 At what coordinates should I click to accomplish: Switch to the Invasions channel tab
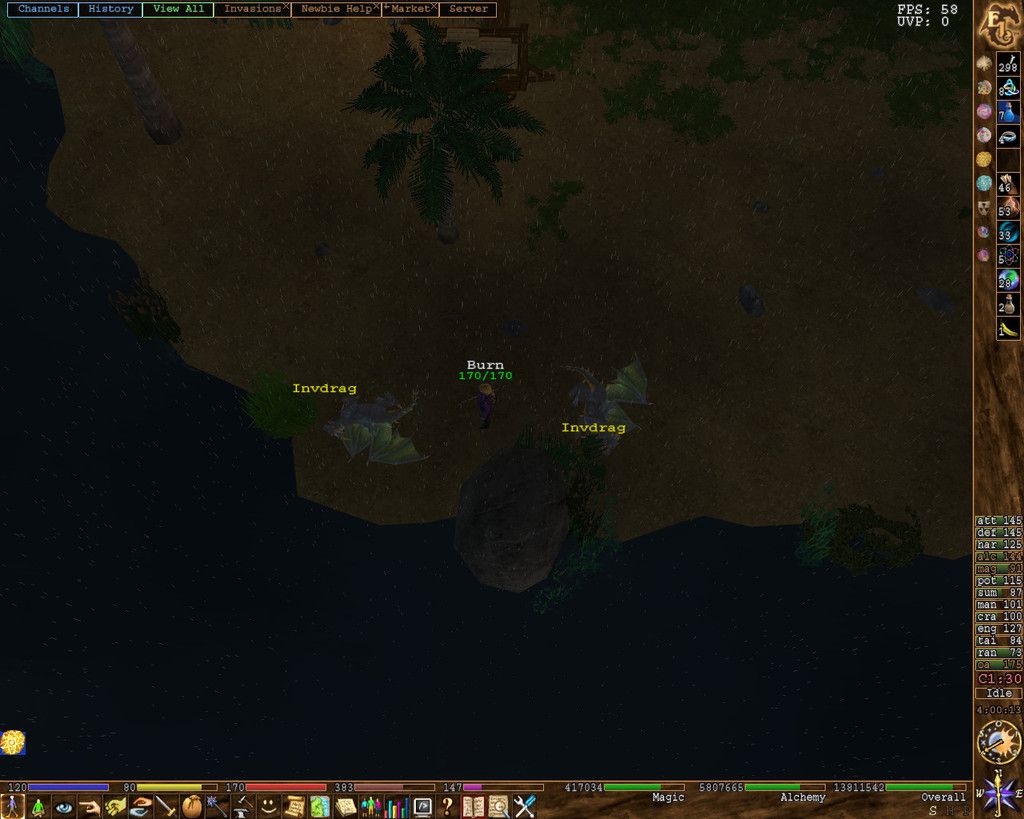pyautogui.click(x=250, y=9)
